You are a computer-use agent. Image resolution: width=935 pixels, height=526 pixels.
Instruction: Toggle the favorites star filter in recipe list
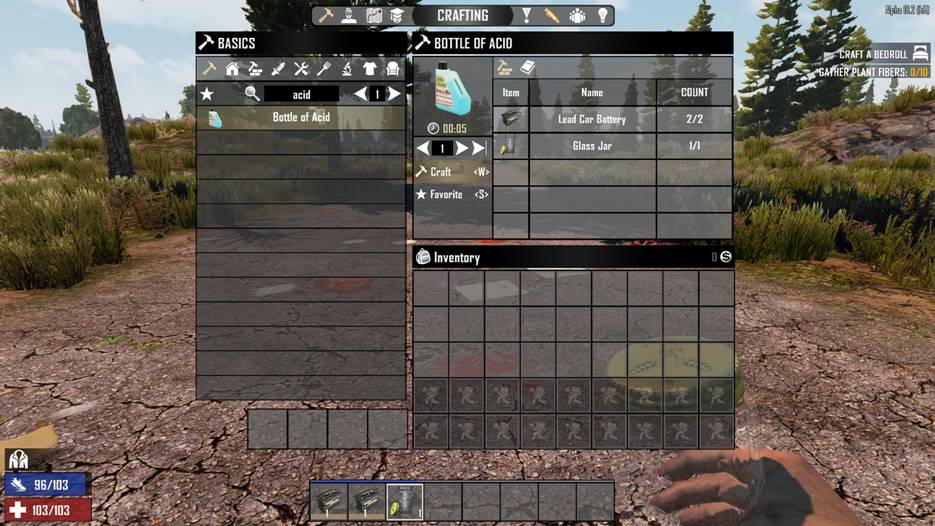(x=207, y=94)
